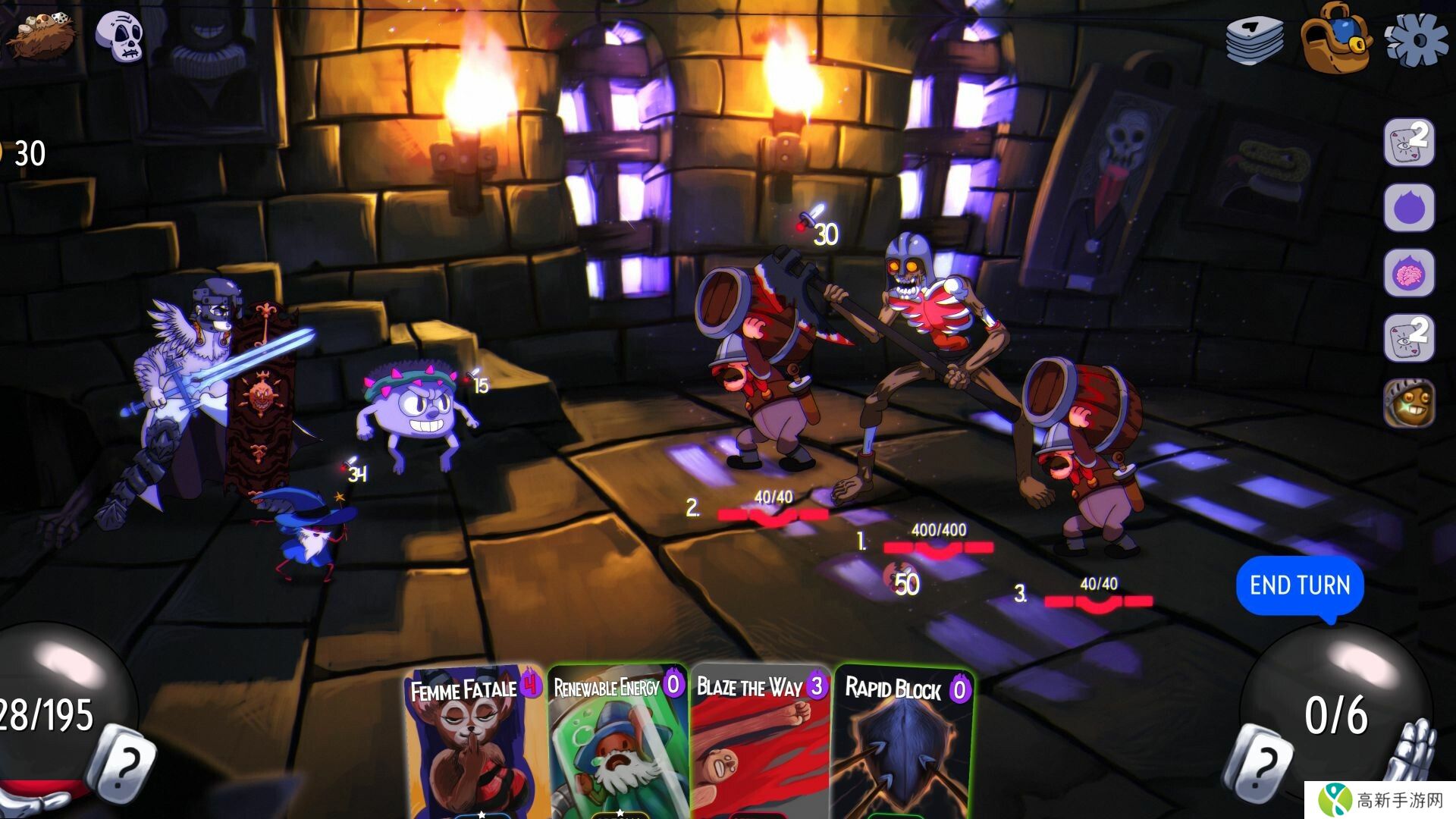Click the End Turn button

tap(1300, 585)
